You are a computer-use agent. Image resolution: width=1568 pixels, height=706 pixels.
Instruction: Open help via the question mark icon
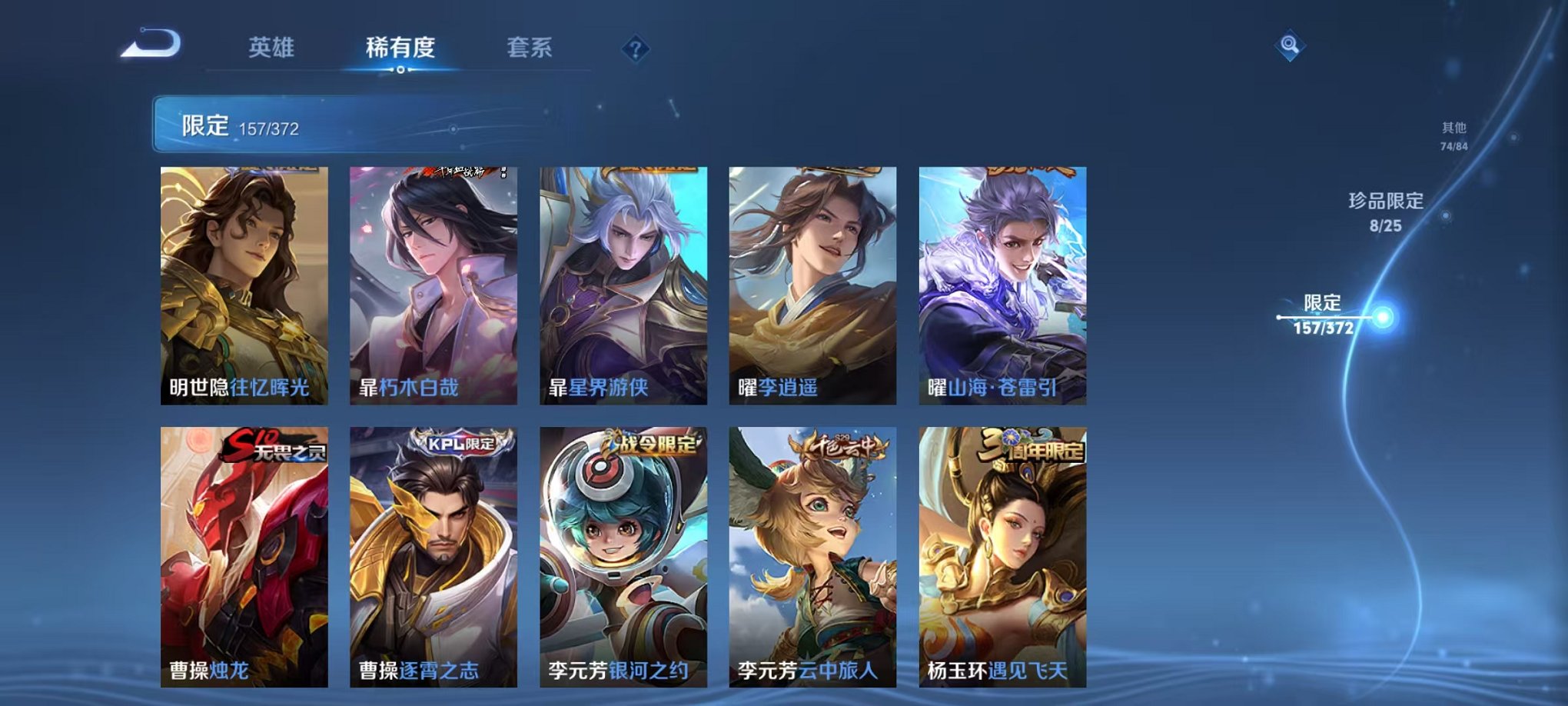point(634,49)
